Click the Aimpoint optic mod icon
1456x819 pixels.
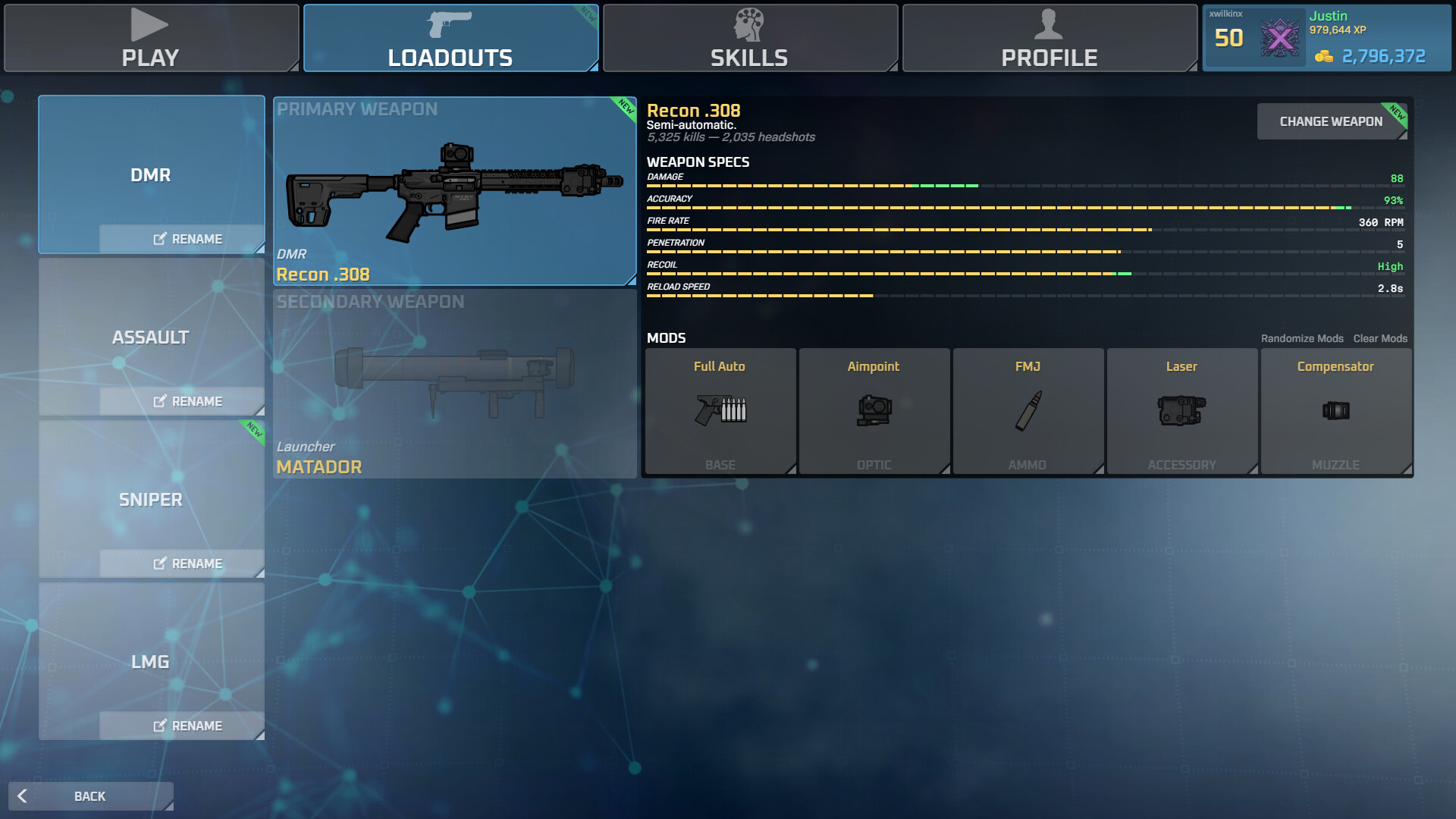tap(874, 411)
